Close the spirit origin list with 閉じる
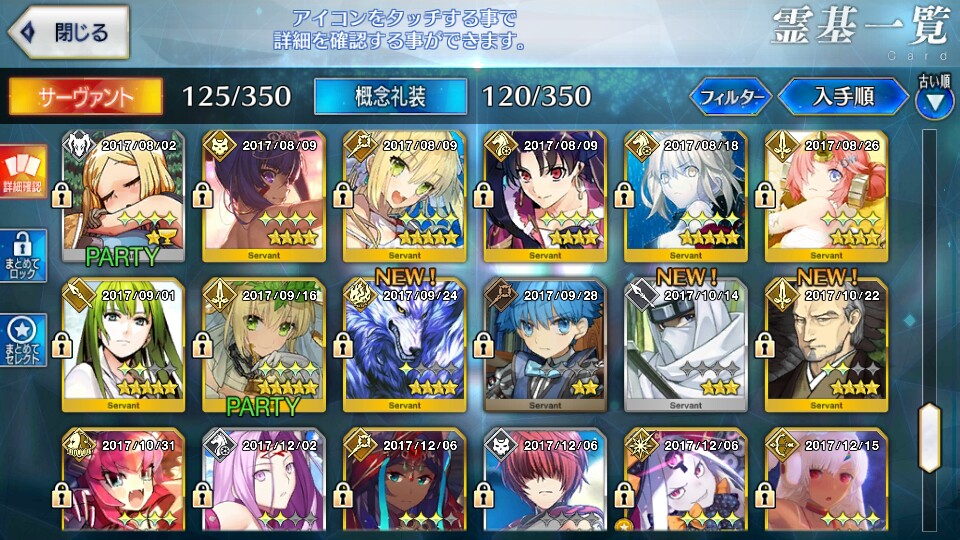Image resolution: width=960 pixels, height=540 pixels. [66, 32]
